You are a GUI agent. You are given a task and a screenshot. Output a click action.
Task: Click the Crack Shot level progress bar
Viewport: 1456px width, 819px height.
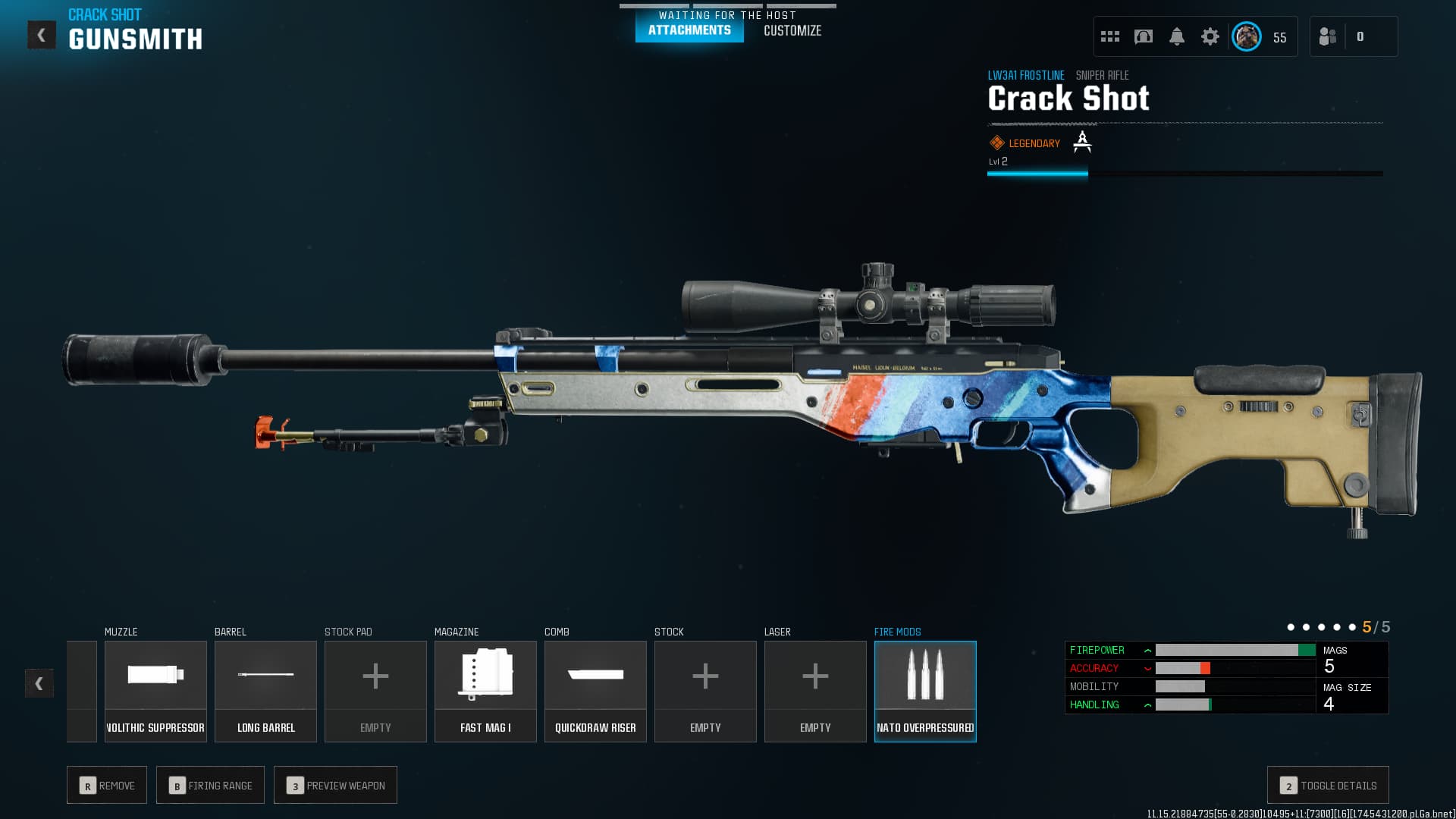(1183, 173)
